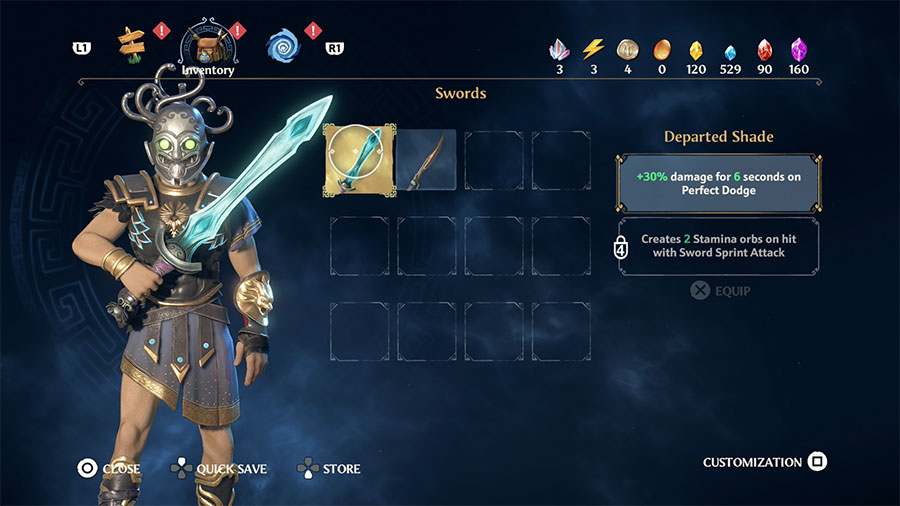This screenshot has width=900, height=506.
Task: View the Perfect Dodge damage perk
Action: (x=719, y=181)
